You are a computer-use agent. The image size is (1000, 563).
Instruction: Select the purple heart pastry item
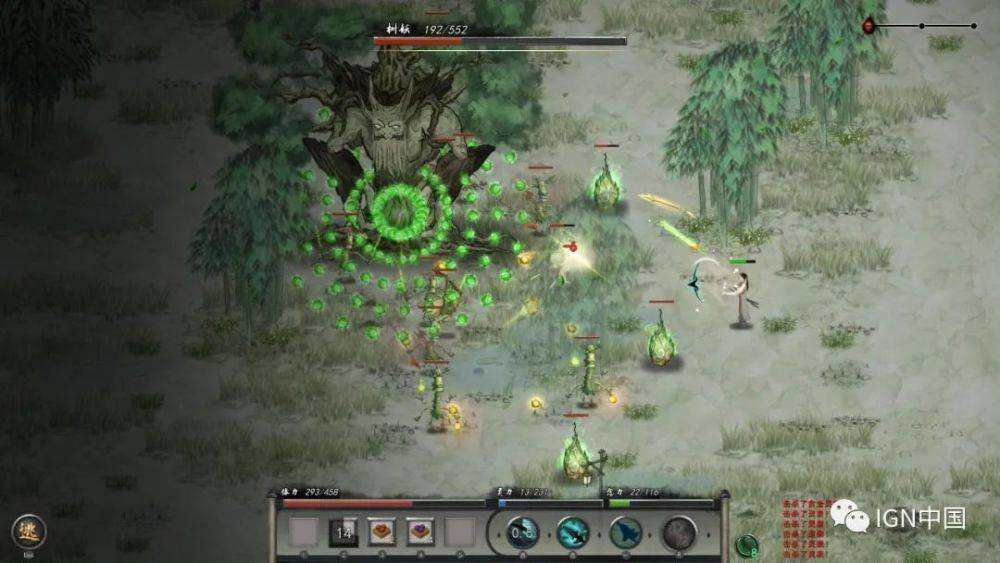[x=421, y=532]
